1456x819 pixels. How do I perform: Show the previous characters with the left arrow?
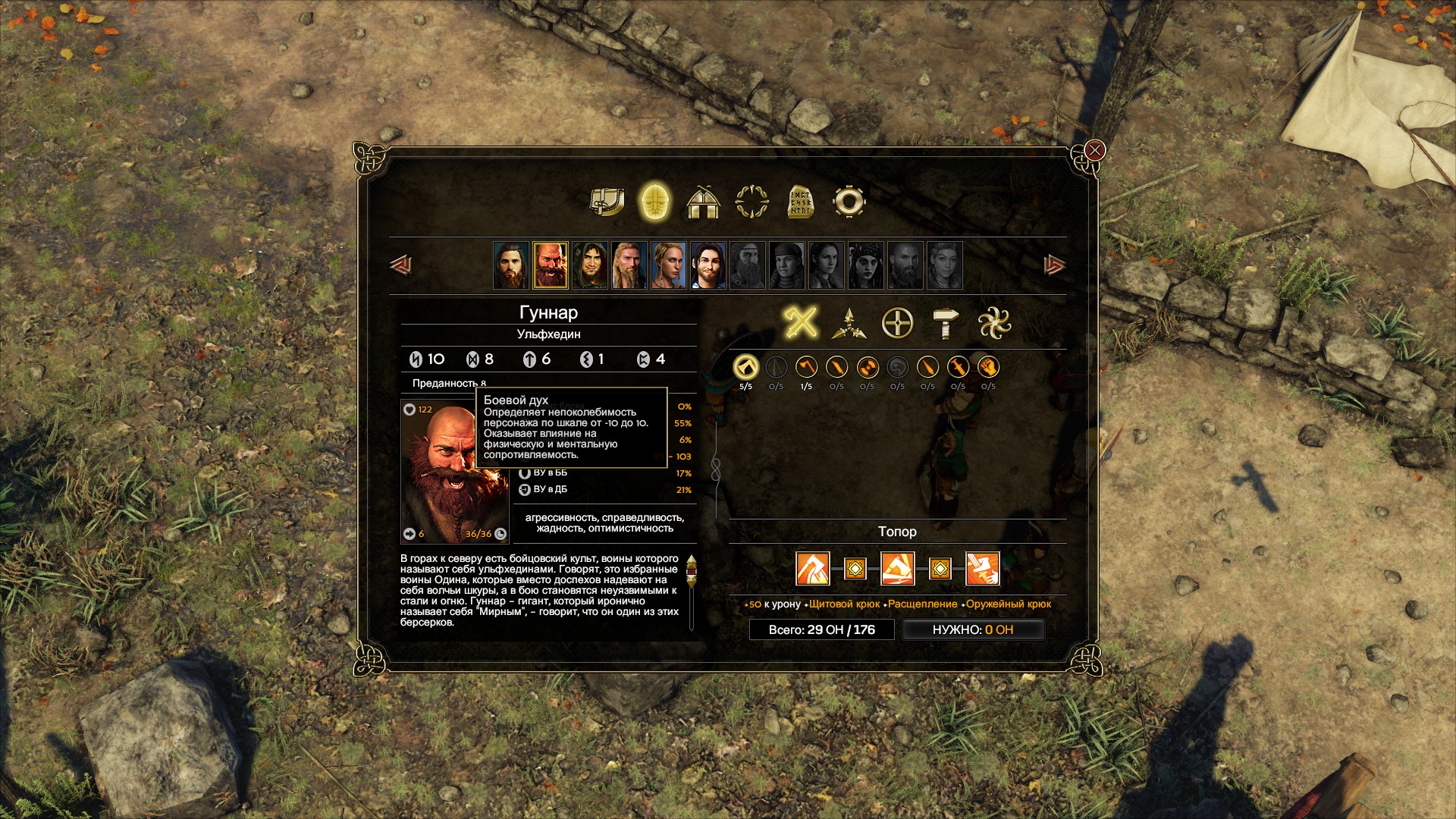(400, 265)
